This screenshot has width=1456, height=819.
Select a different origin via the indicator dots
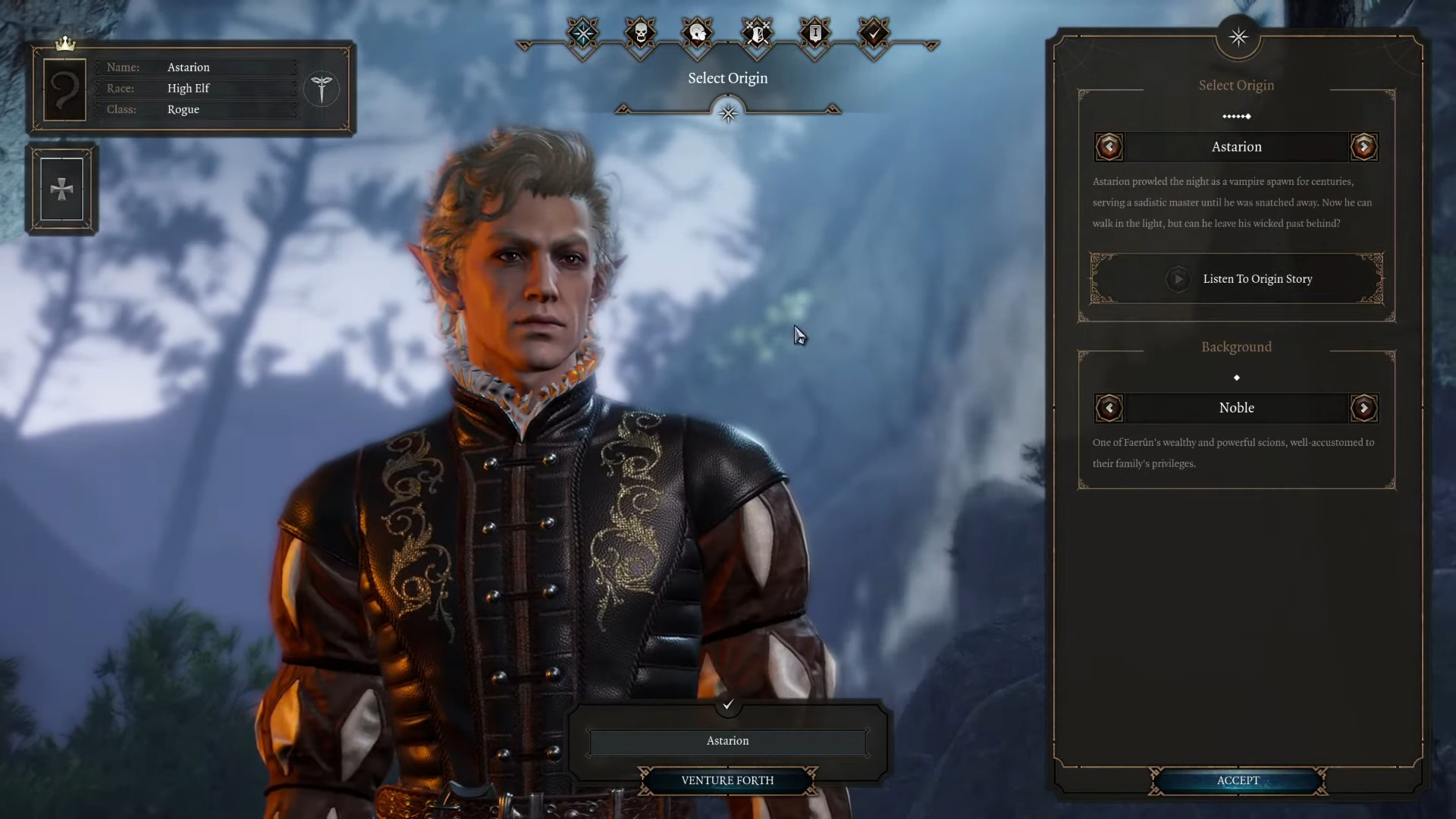click(x=1236, y=115)
